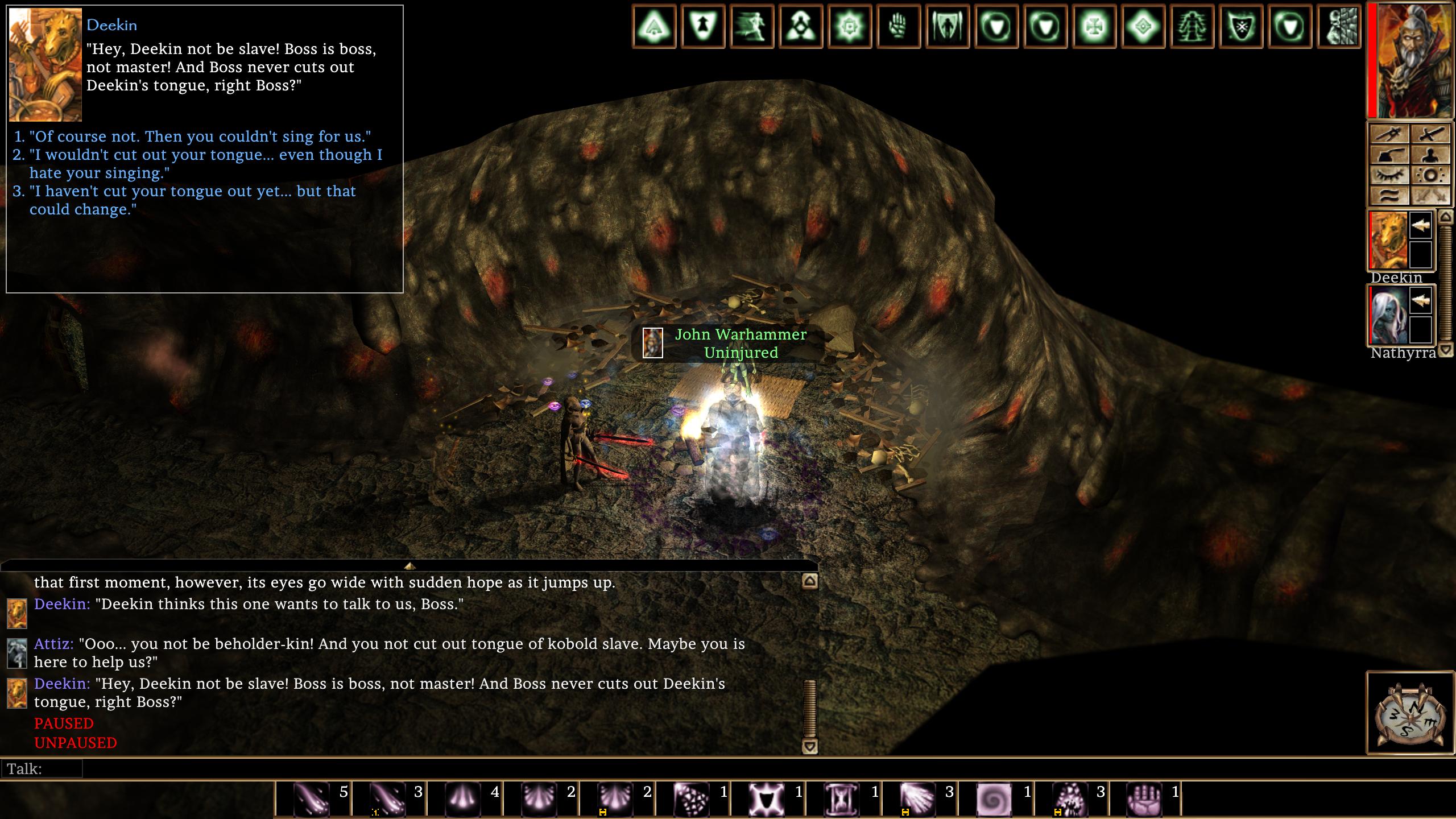The height and width of the screenshot is (819, 1456).
Task: Select Deekin's party portrait
Action: click(1388, 241)
